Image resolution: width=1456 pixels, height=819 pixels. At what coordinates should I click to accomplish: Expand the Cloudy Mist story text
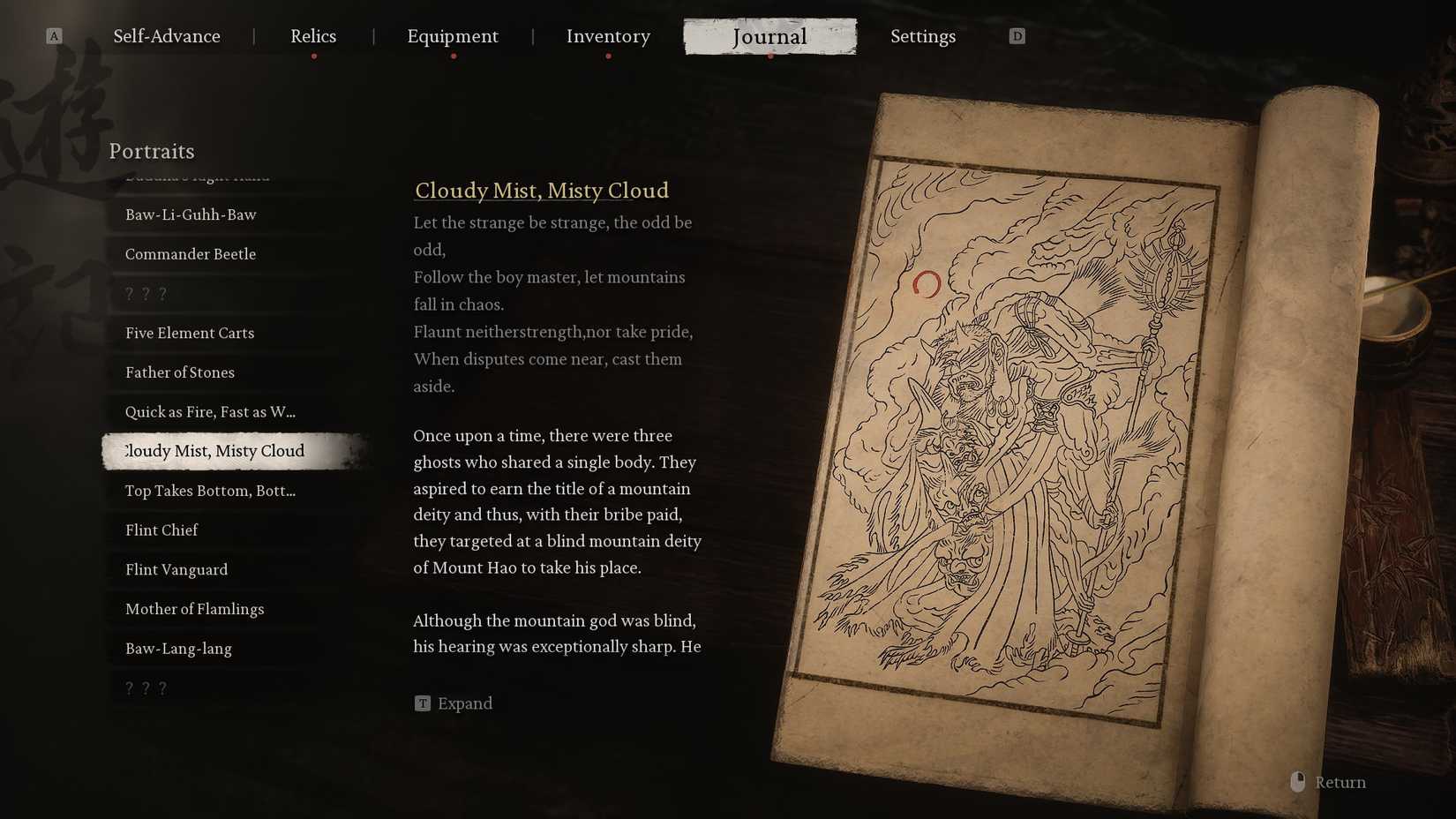[x=465, y=703]
